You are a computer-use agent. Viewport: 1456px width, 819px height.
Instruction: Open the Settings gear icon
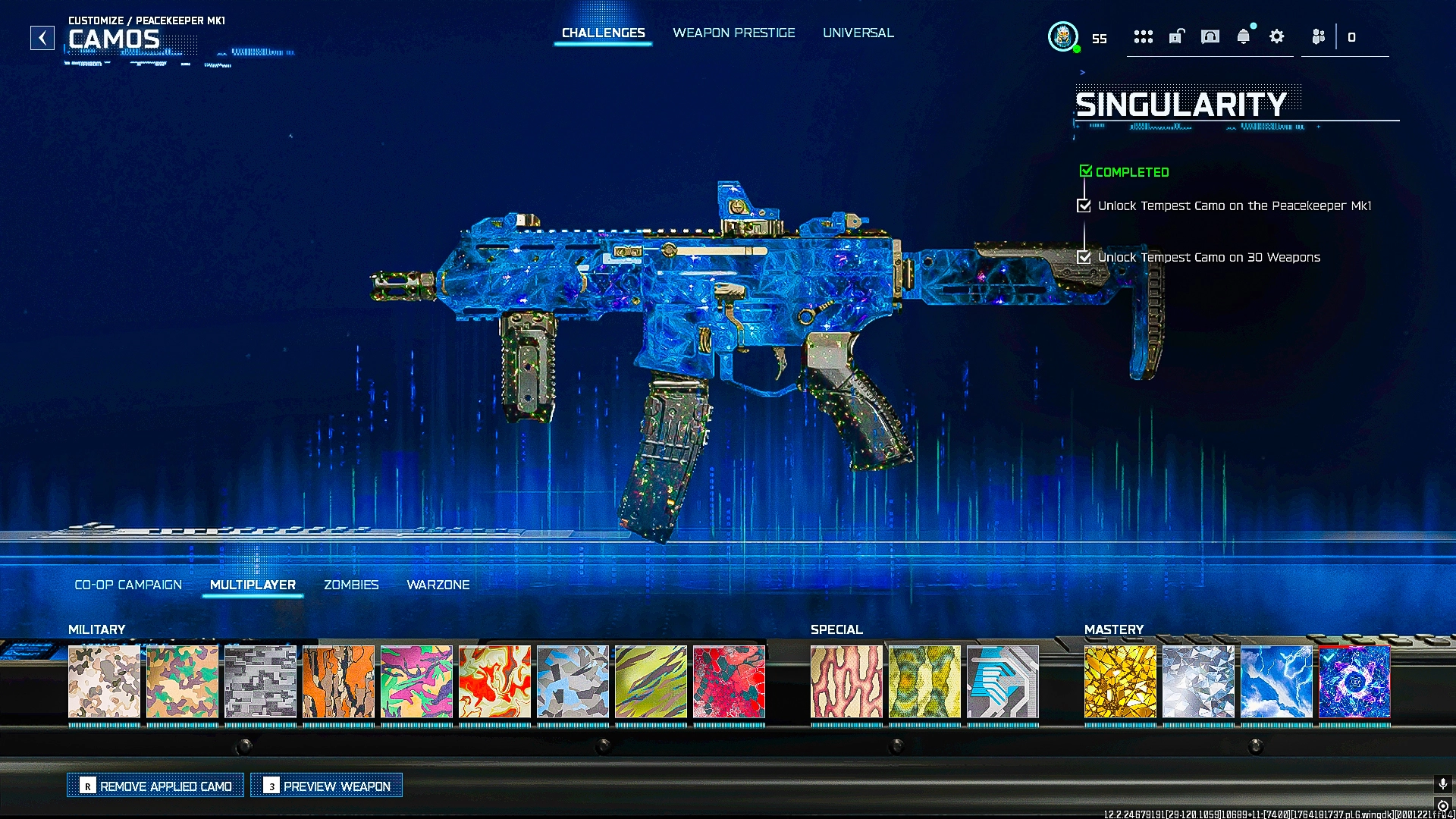pos(1276,36)
